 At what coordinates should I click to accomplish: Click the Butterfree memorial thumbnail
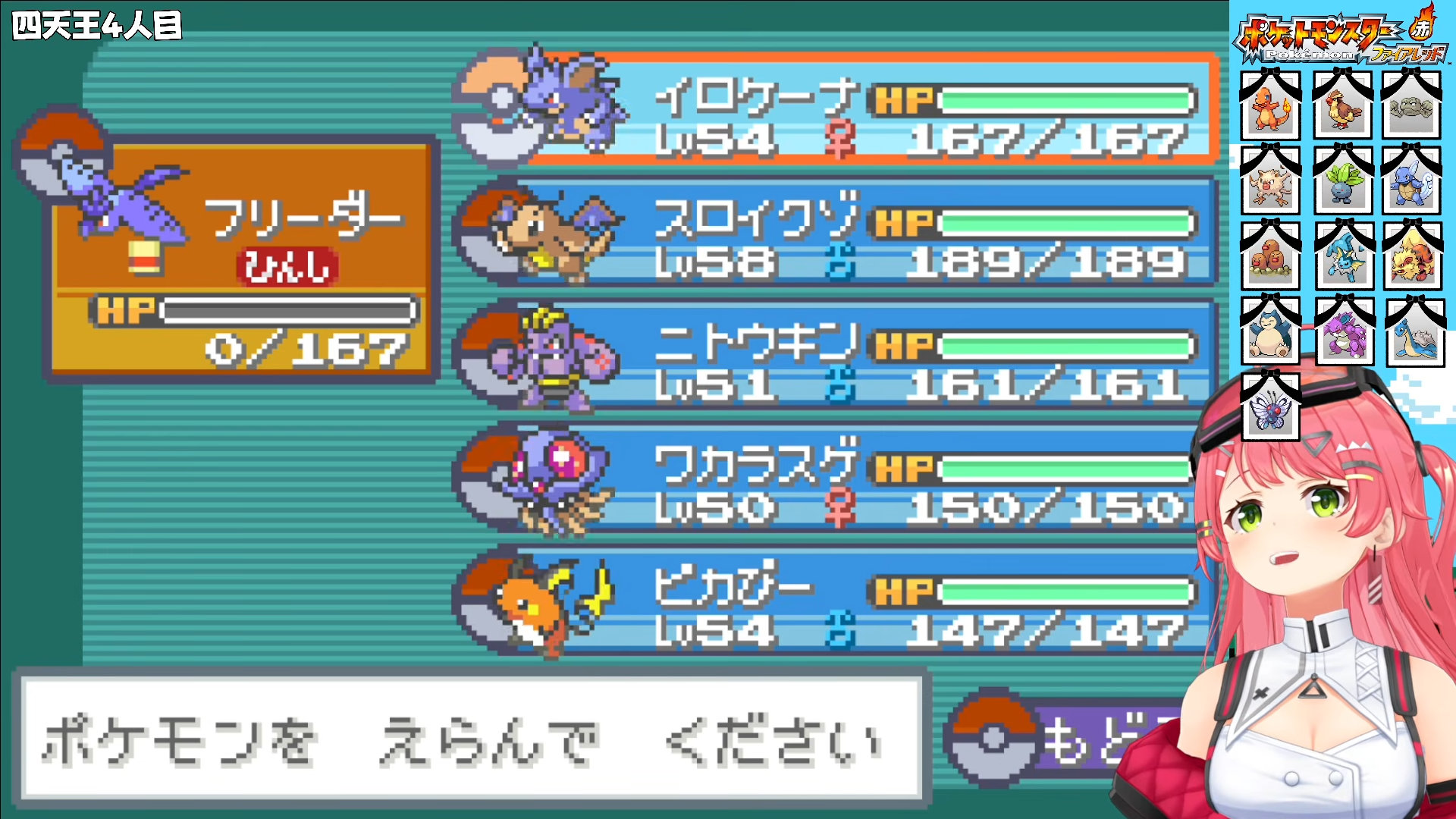[x=1270, y=407]
